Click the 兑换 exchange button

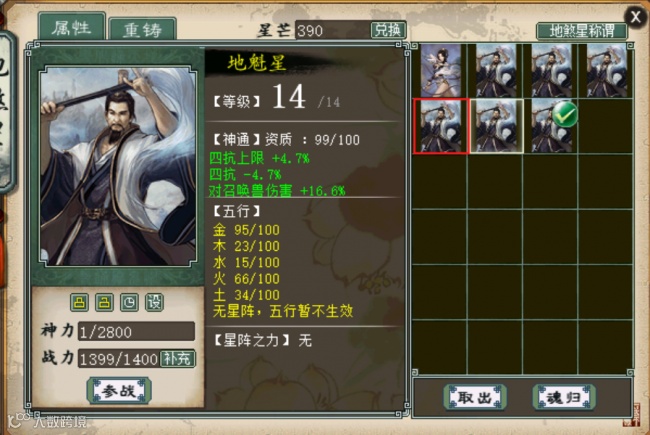pyautogui.click(x=388, y=30)
